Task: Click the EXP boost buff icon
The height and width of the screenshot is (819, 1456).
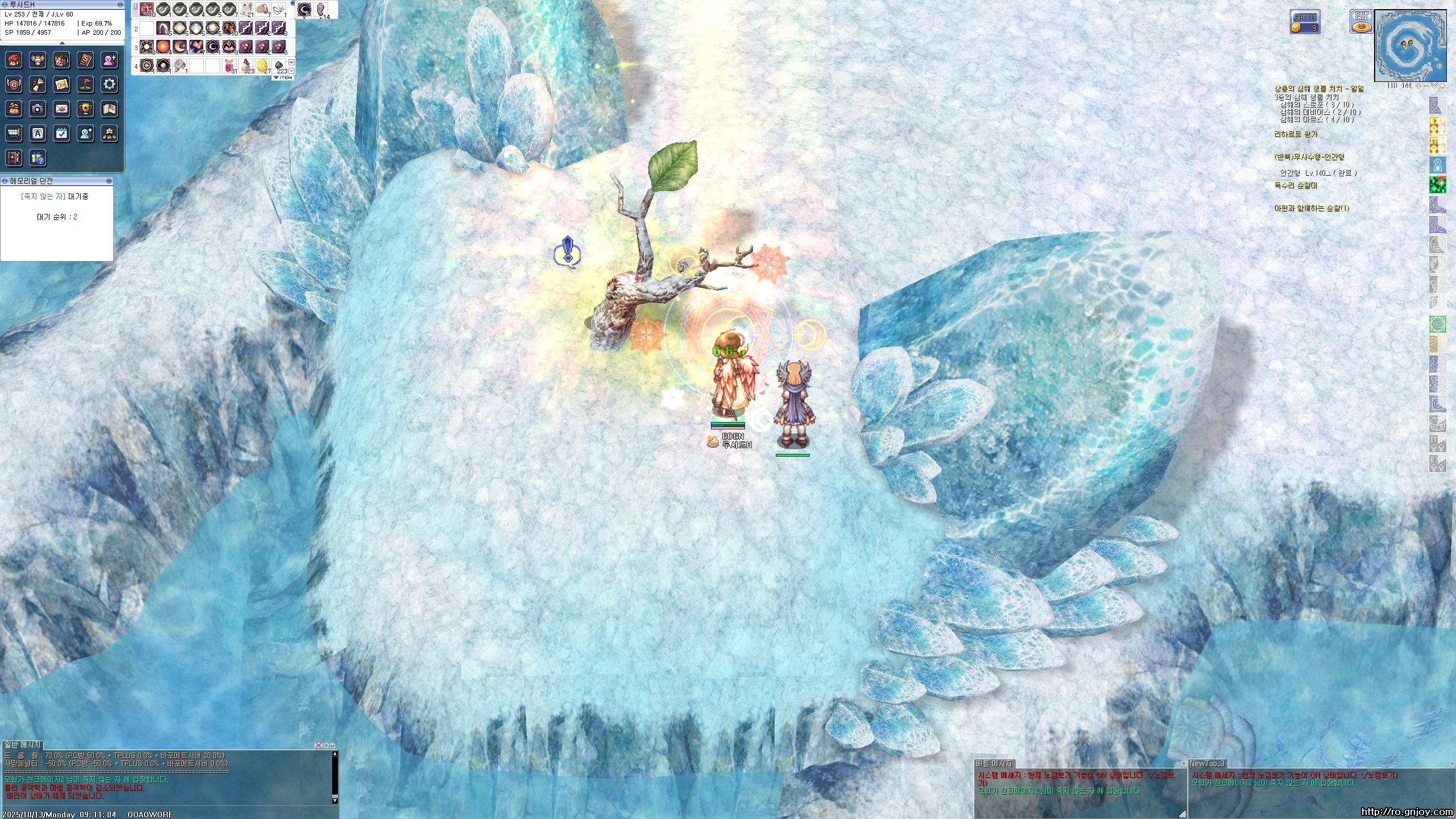Action: tap(1437, 463)
